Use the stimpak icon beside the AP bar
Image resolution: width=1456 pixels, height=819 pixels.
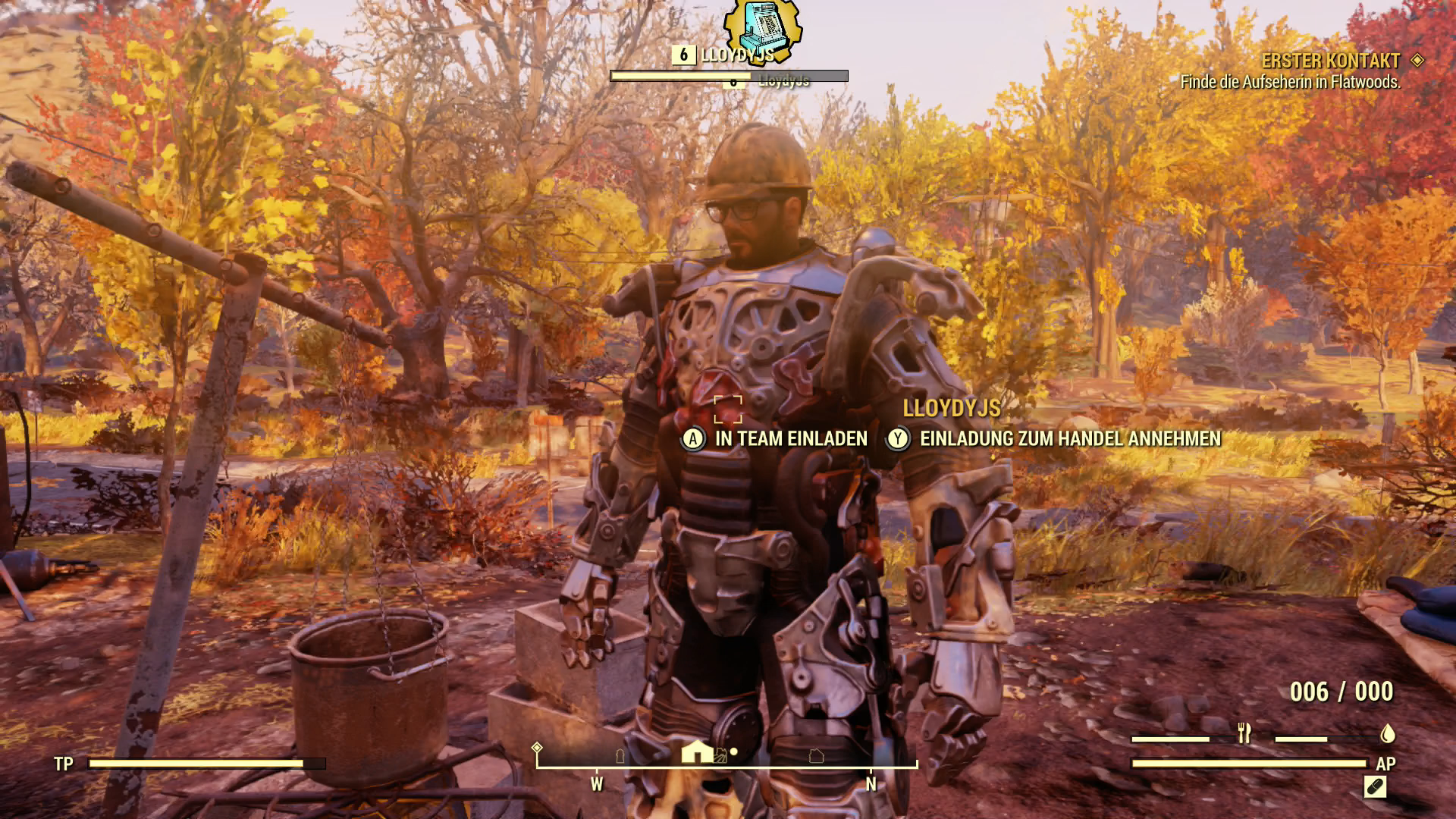pyautogui.click(x=1375, y=787)
